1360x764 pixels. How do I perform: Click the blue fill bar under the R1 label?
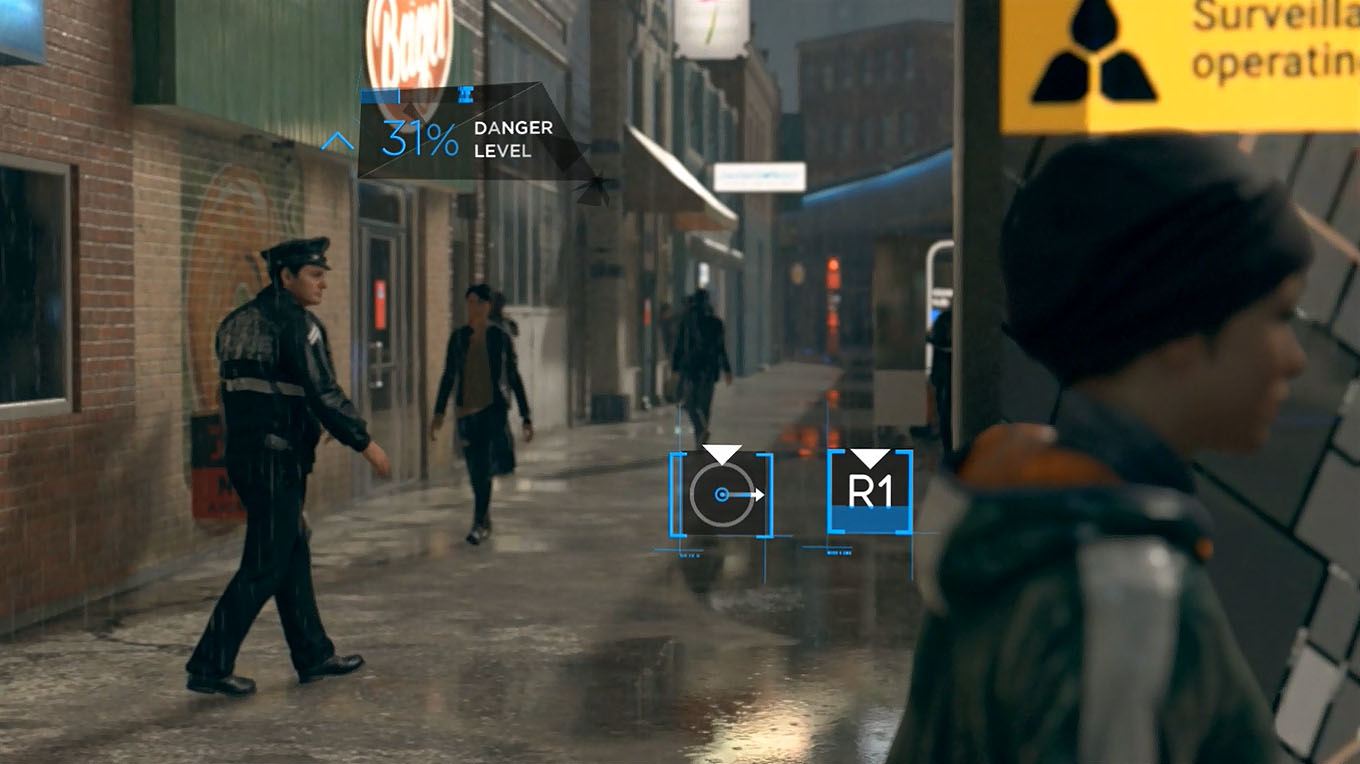(x=869, y=517)
